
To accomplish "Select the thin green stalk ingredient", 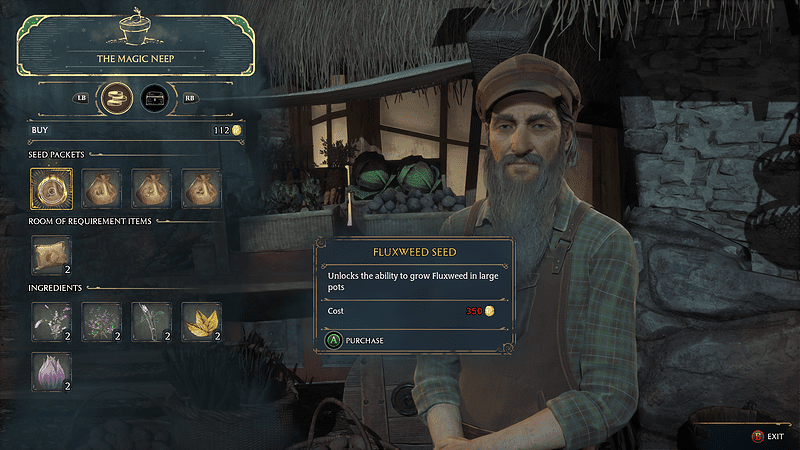I will (151, 322).
